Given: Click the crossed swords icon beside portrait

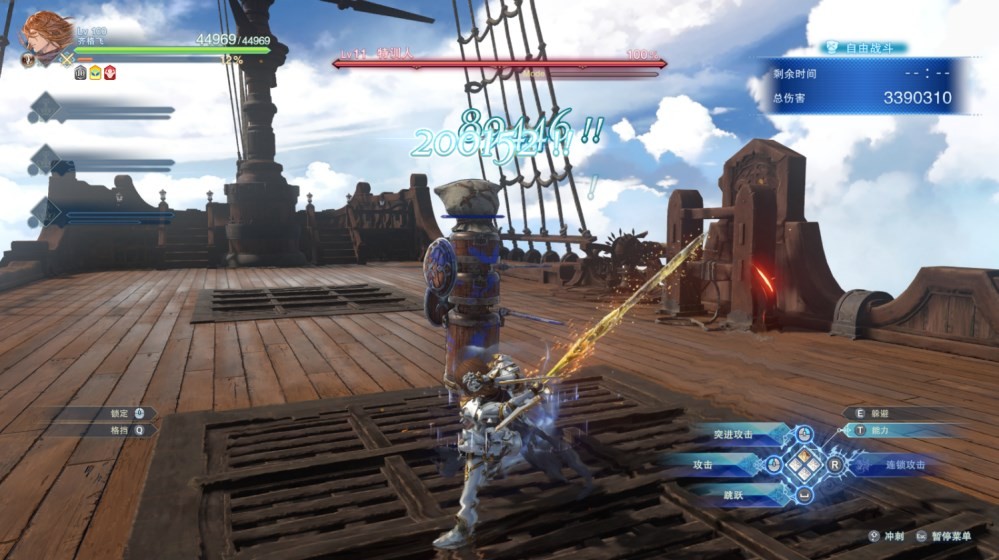Looking at the screenshot, I should 67,59.
